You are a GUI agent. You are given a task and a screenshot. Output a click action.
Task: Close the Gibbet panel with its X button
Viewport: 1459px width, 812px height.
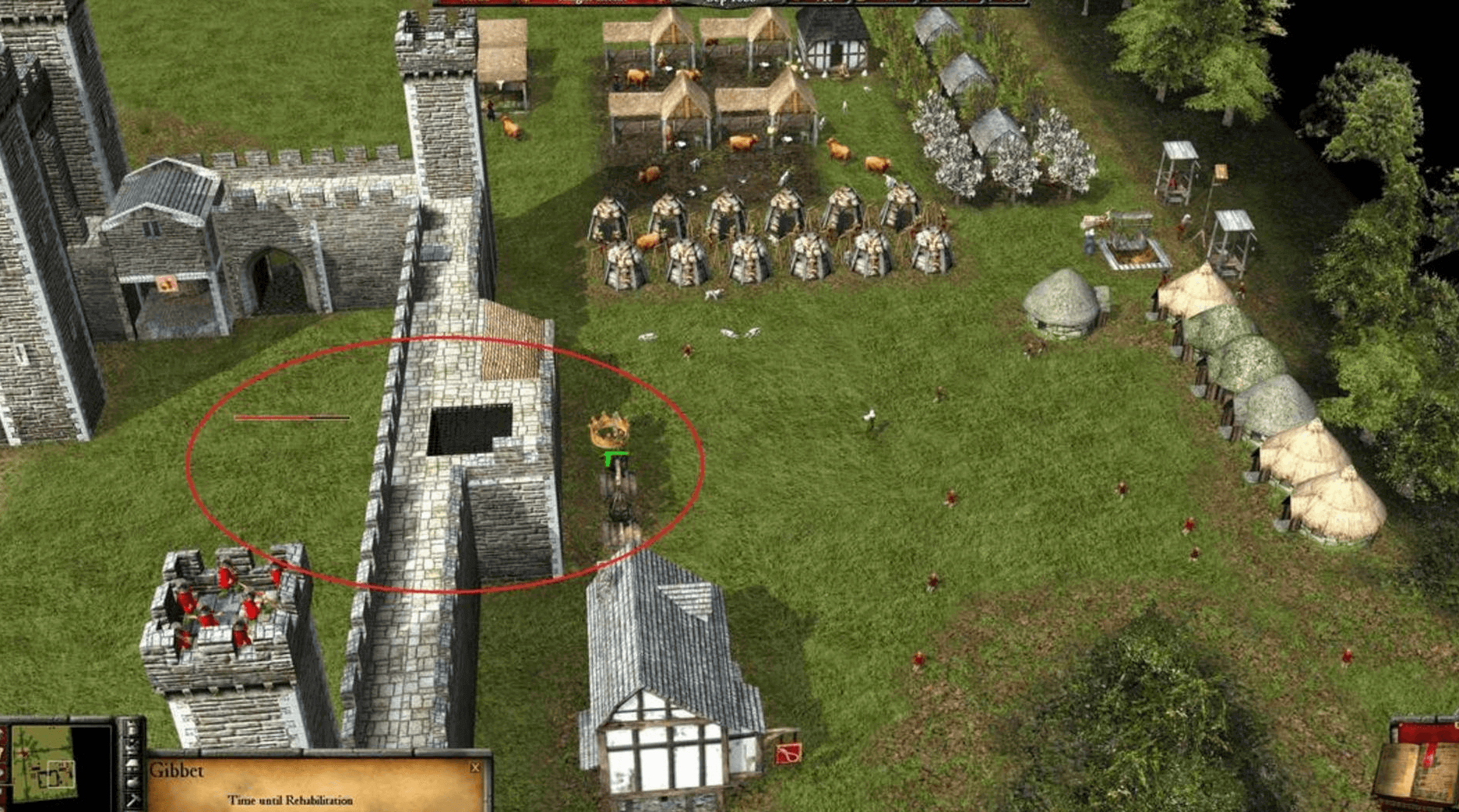pyautogui.click(x=477, y=767)
